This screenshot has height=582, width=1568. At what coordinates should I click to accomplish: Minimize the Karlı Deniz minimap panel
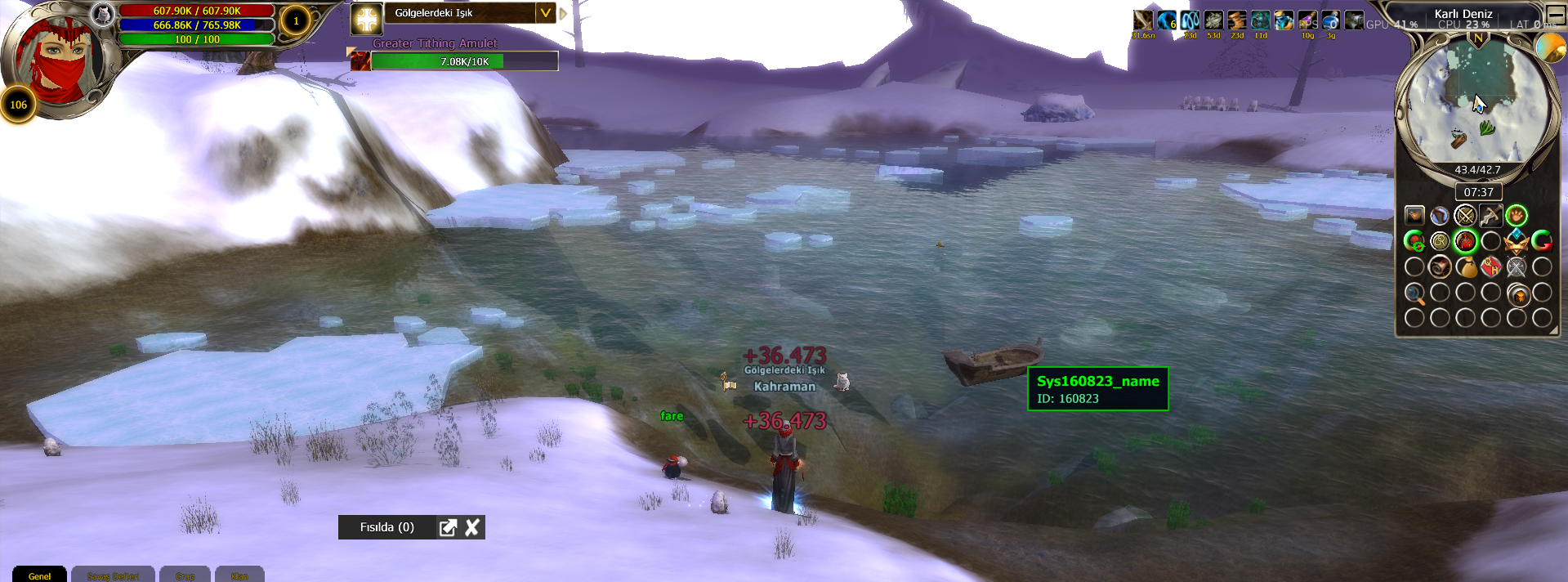(x=1555, y=15)
